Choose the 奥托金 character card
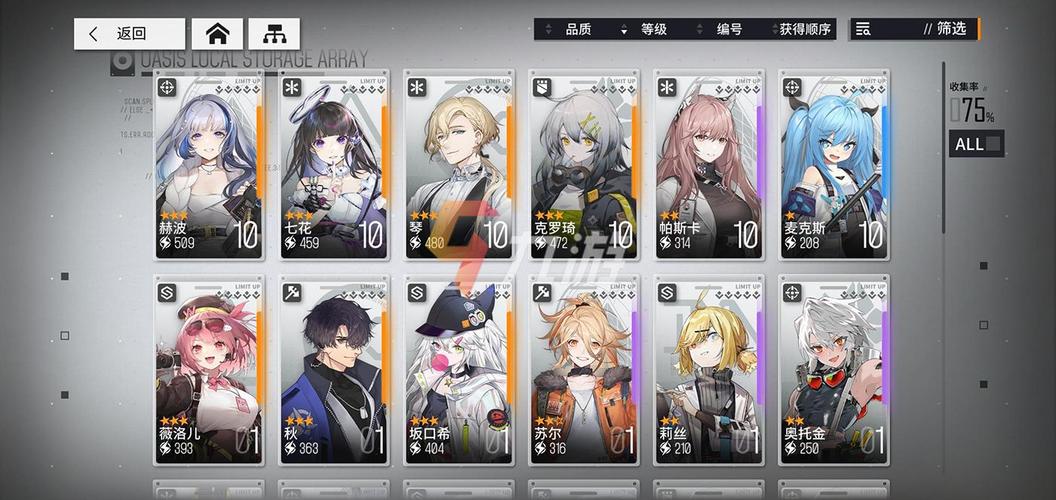The width and height of the screenshot is (1056, 500). (834, 370)
